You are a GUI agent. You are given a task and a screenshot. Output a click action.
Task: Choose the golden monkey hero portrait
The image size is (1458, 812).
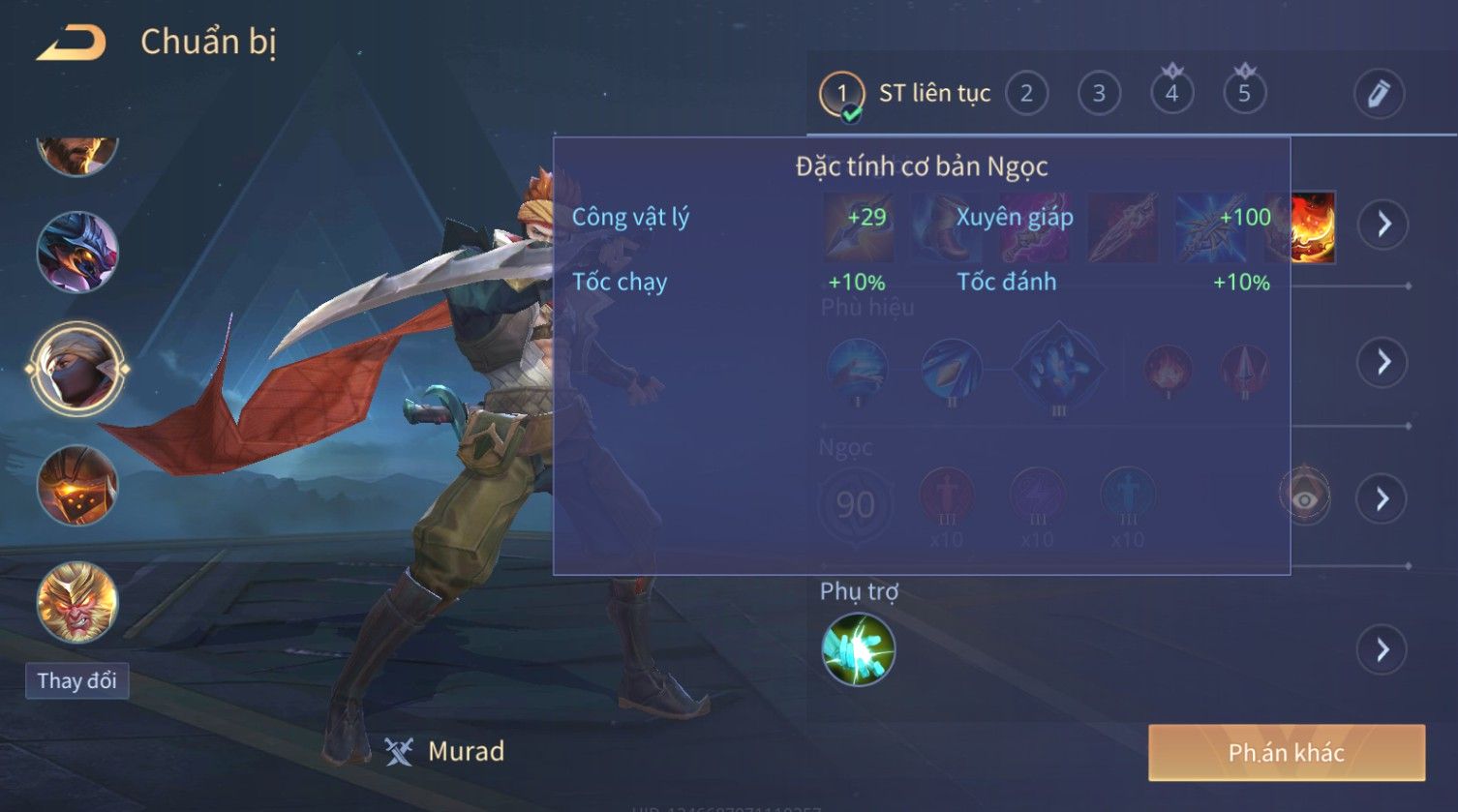coord(77,601)
